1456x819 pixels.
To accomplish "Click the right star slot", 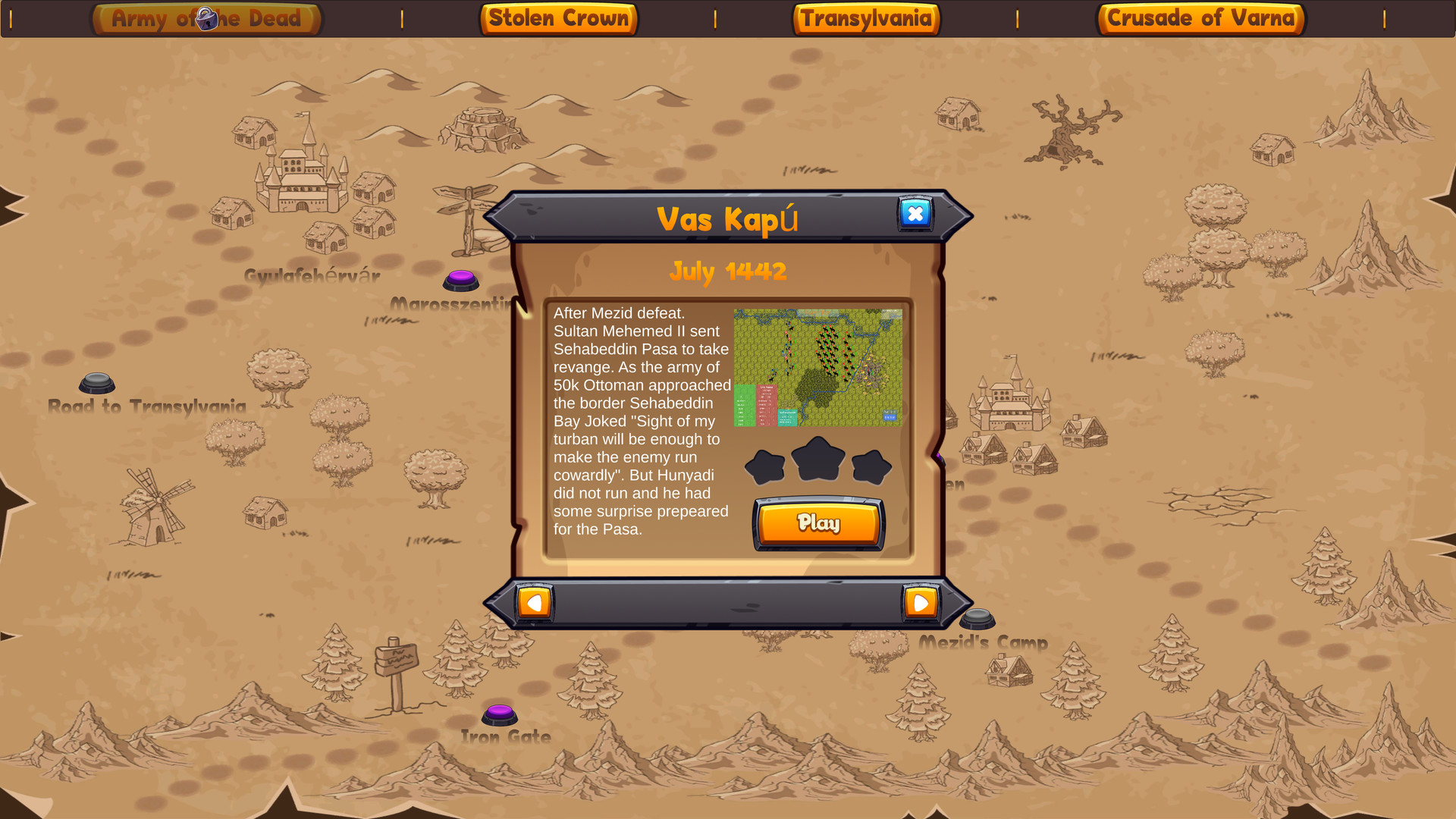I will 872,466.
